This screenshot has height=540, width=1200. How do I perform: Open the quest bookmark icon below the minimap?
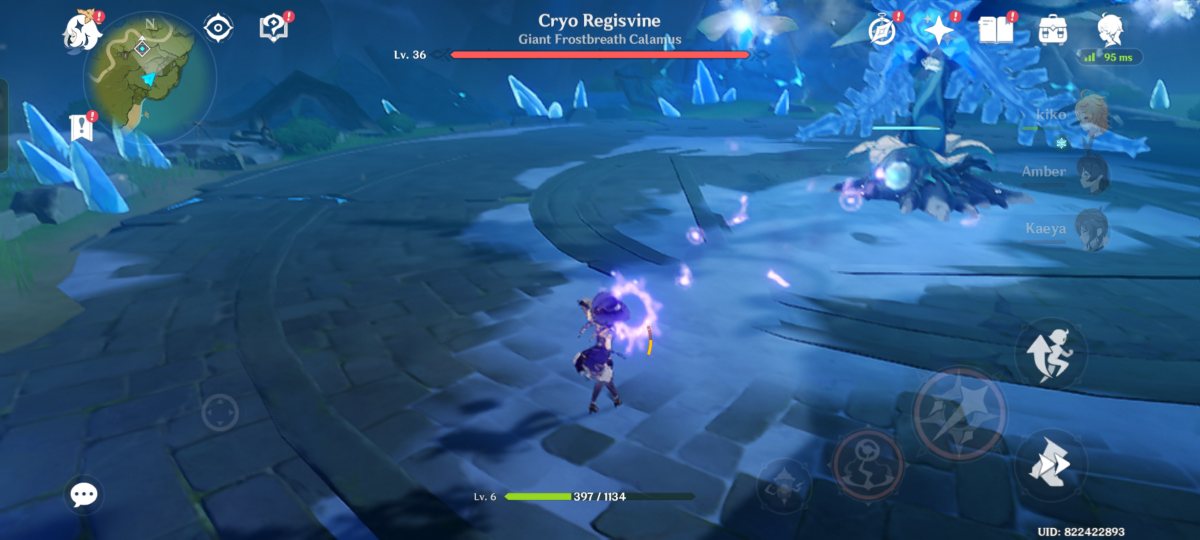(81, 127)
